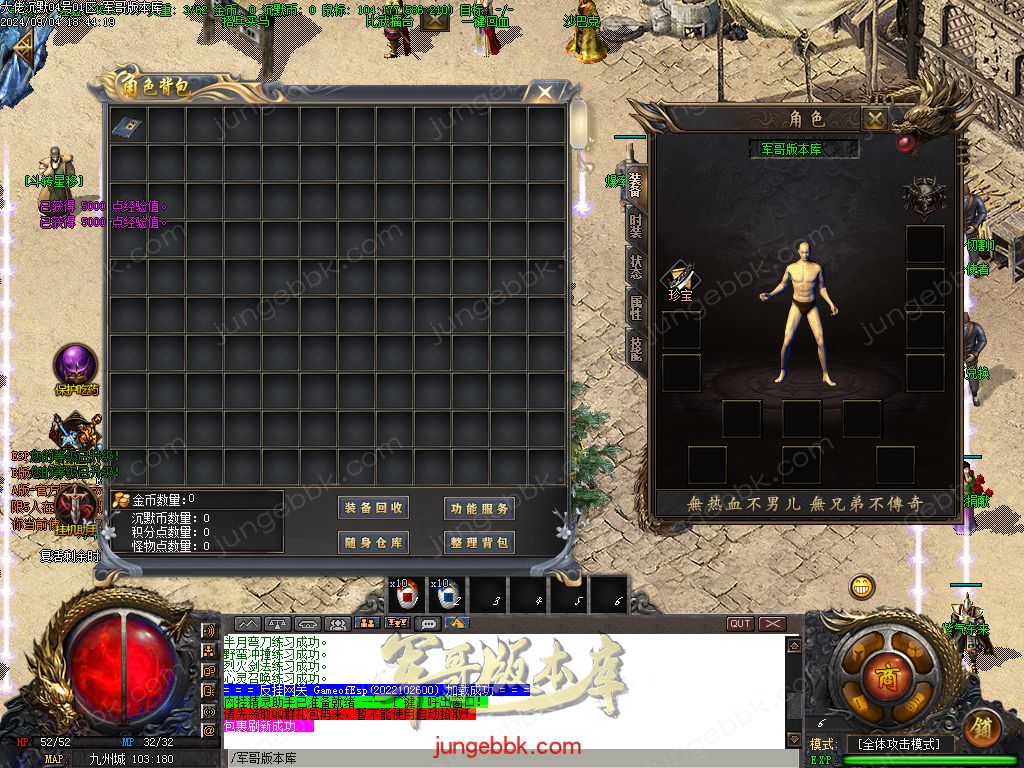Select the 装备 equipment tab
The width and height of the screenshot is (1024, 768).
[x=636, y=183]
